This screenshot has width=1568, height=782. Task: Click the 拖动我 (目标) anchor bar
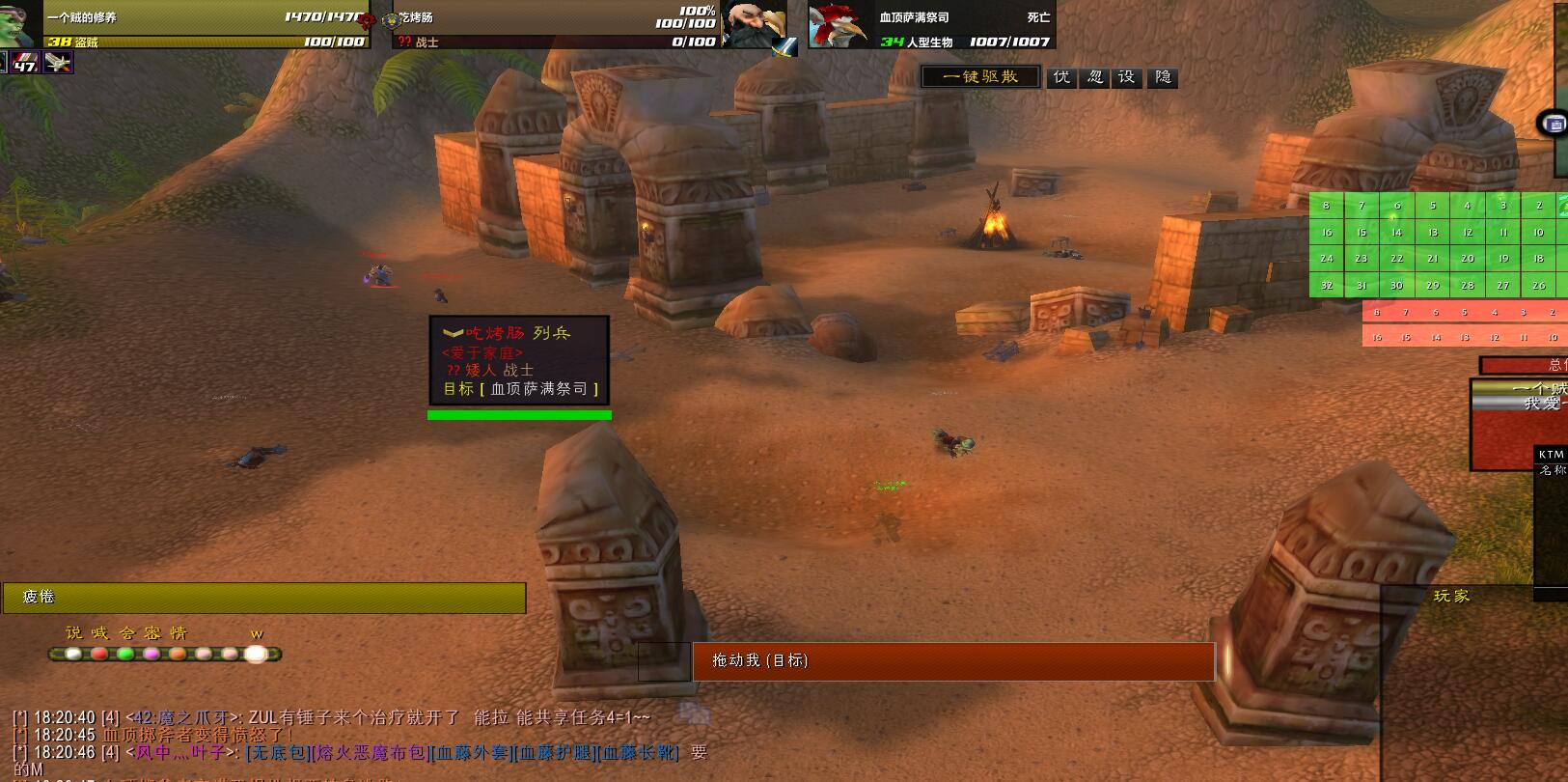click(953, 661)
